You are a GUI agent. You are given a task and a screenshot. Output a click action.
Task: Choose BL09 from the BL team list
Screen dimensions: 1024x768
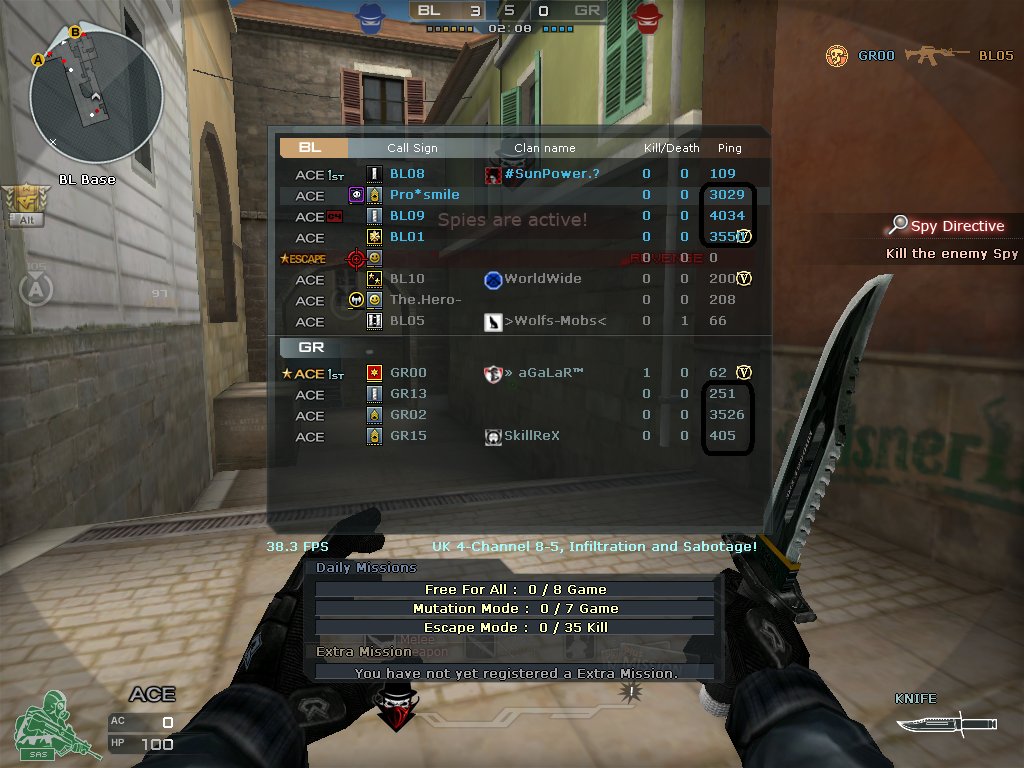coord(407,216)
